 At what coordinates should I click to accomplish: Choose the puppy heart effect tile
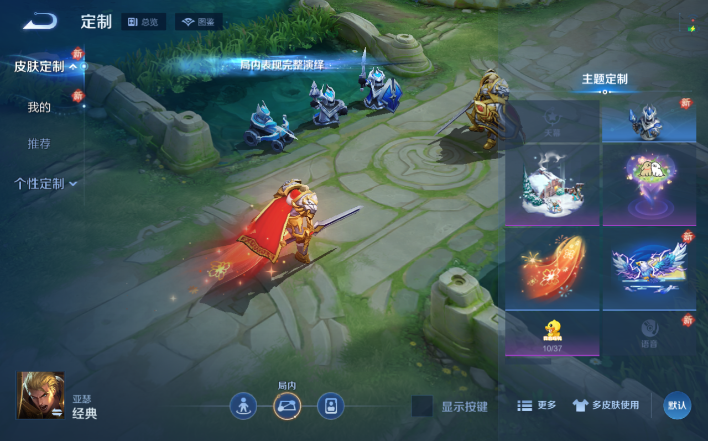(648, 186)
